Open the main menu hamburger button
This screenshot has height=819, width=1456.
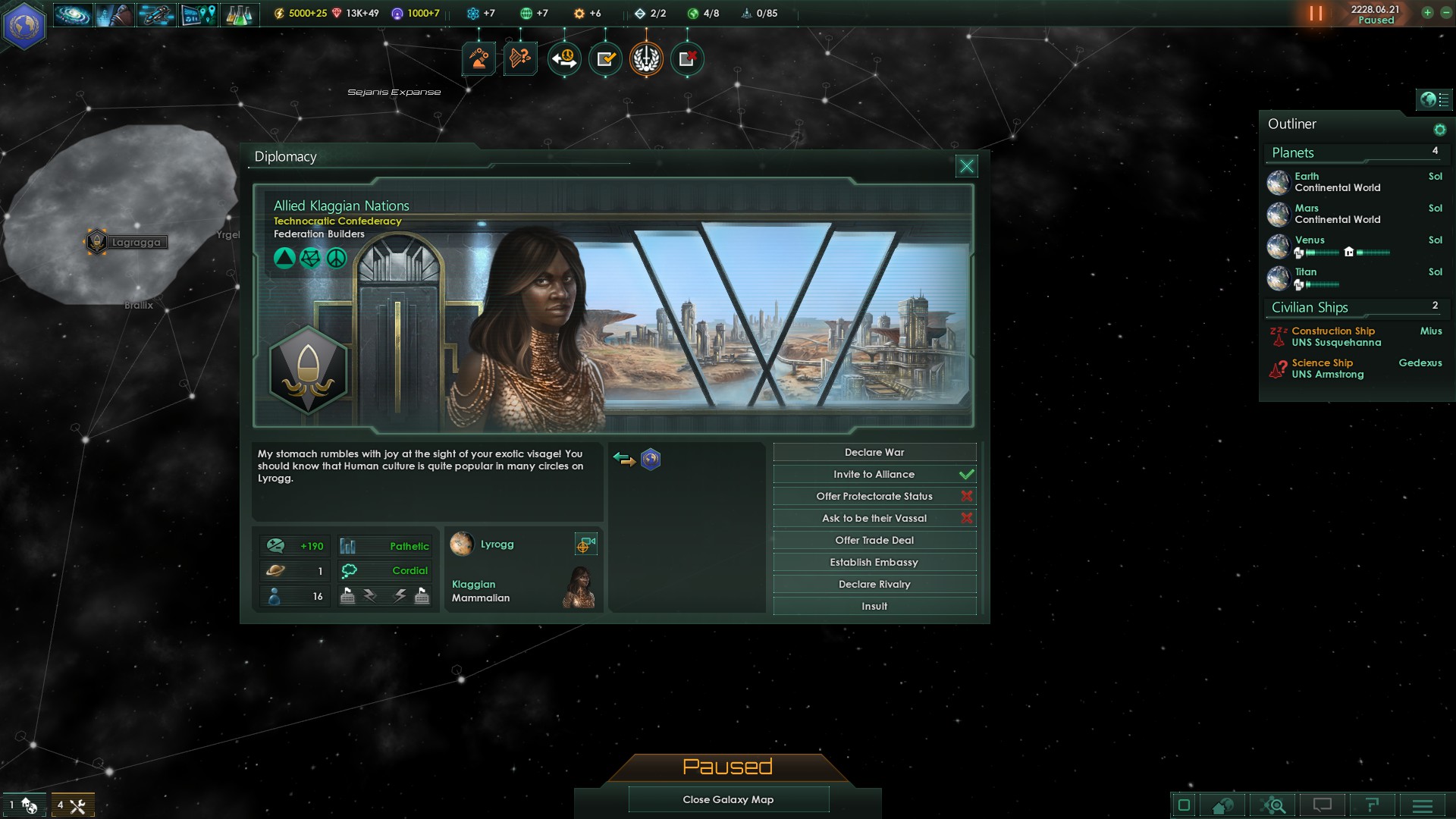[1422, 805]
